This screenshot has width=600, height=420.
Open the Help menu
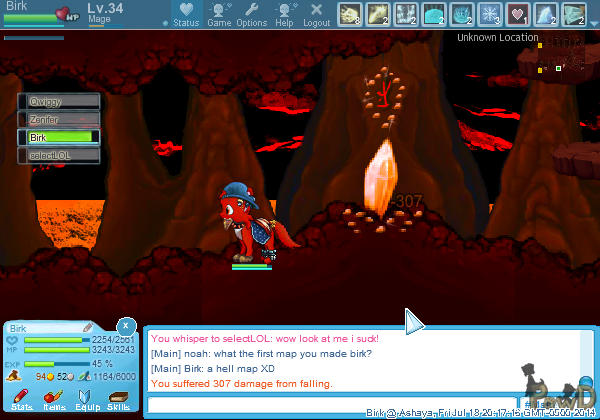[284, 15]
